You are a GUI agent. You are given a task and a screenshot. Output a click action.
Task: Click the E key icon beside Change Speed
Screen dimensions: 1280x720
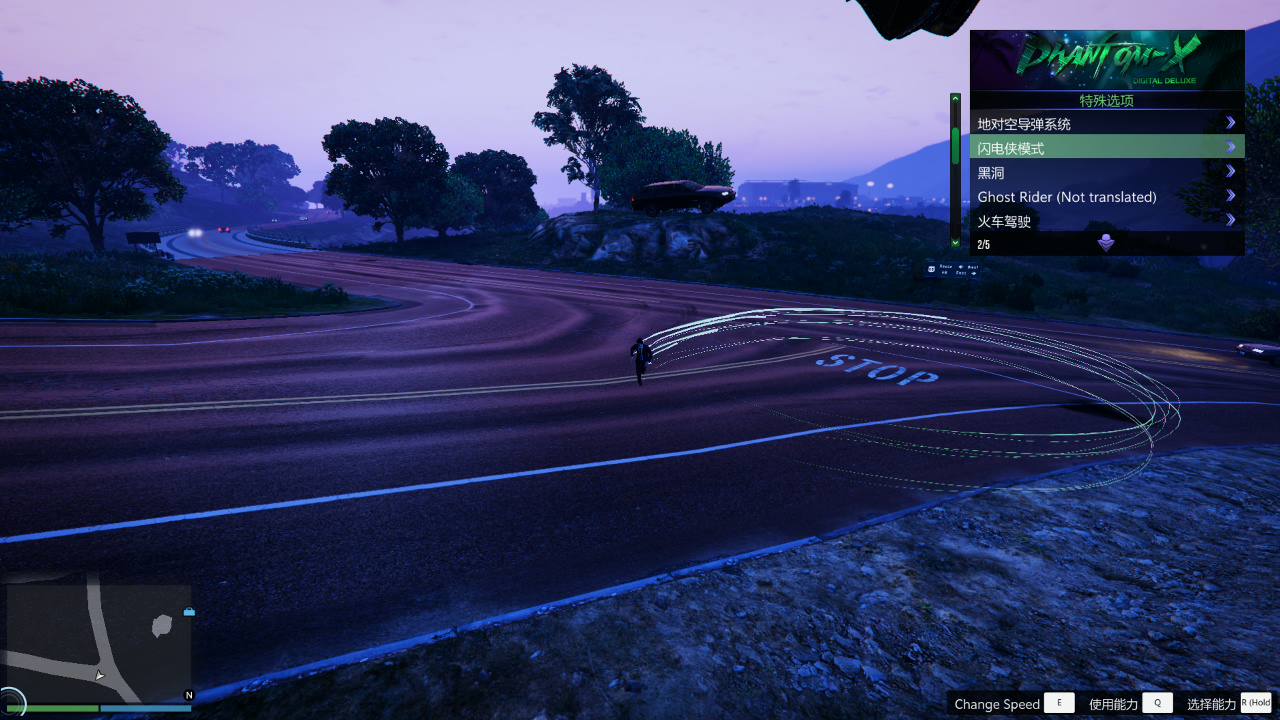point(1059,703)
